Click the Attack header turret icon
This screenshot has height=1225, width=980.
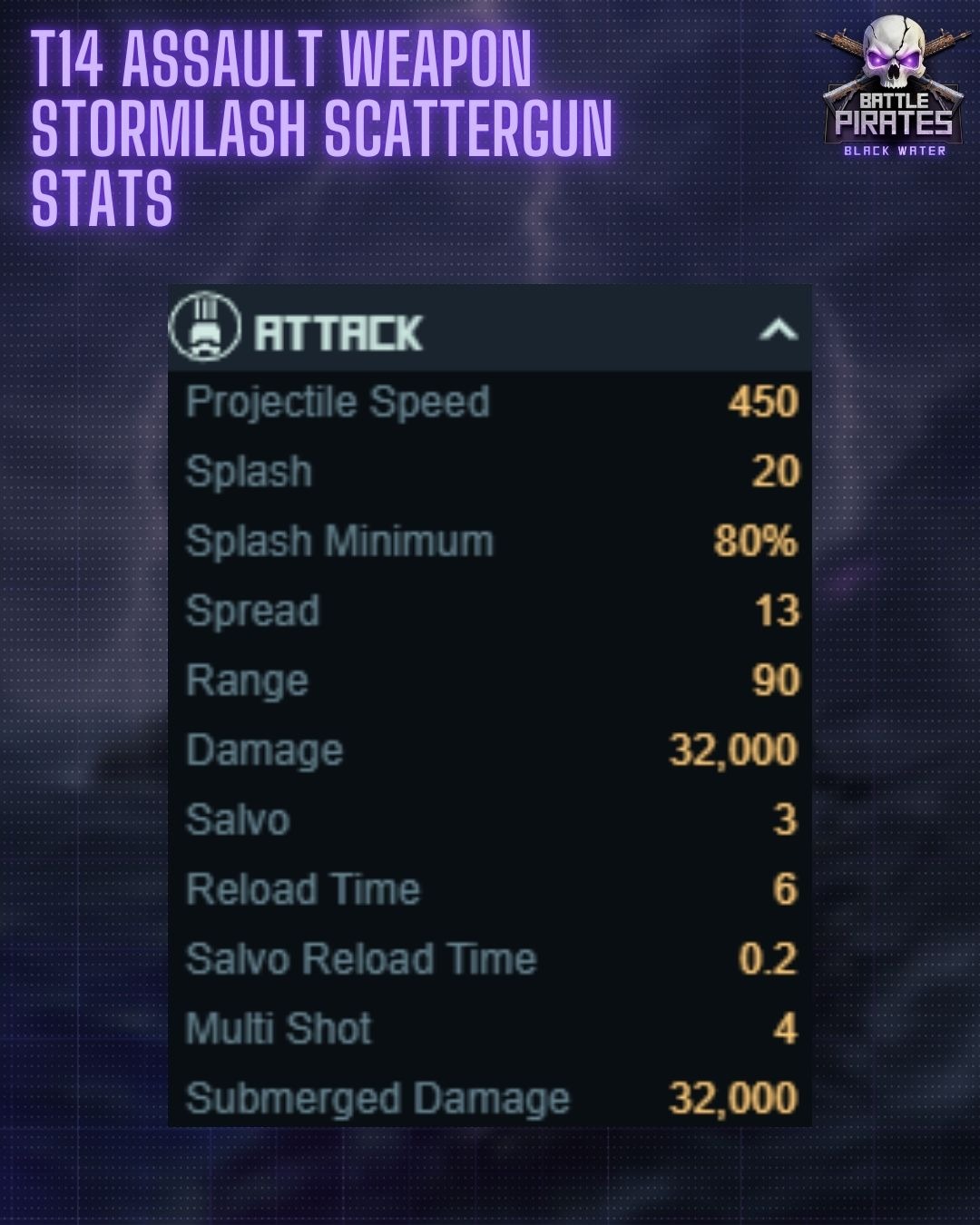205,326
